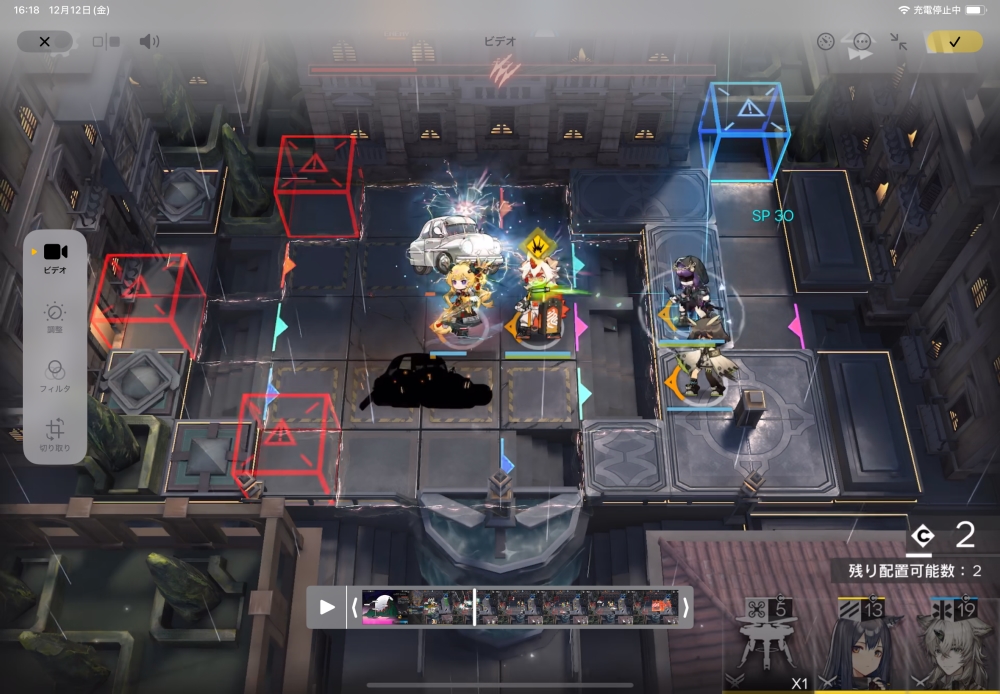Click the filmstrip timeline at the playhead
The height and width of the screenshot is (694, 1000).
474,607
